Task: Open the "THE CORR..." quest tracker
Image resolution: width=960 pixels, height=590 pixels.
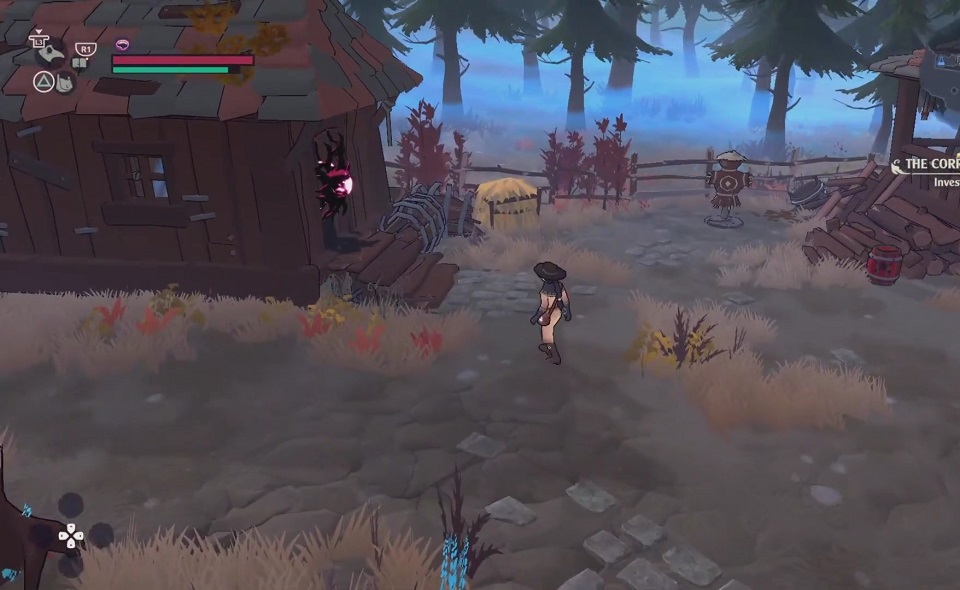Action: tap(930, 166)
